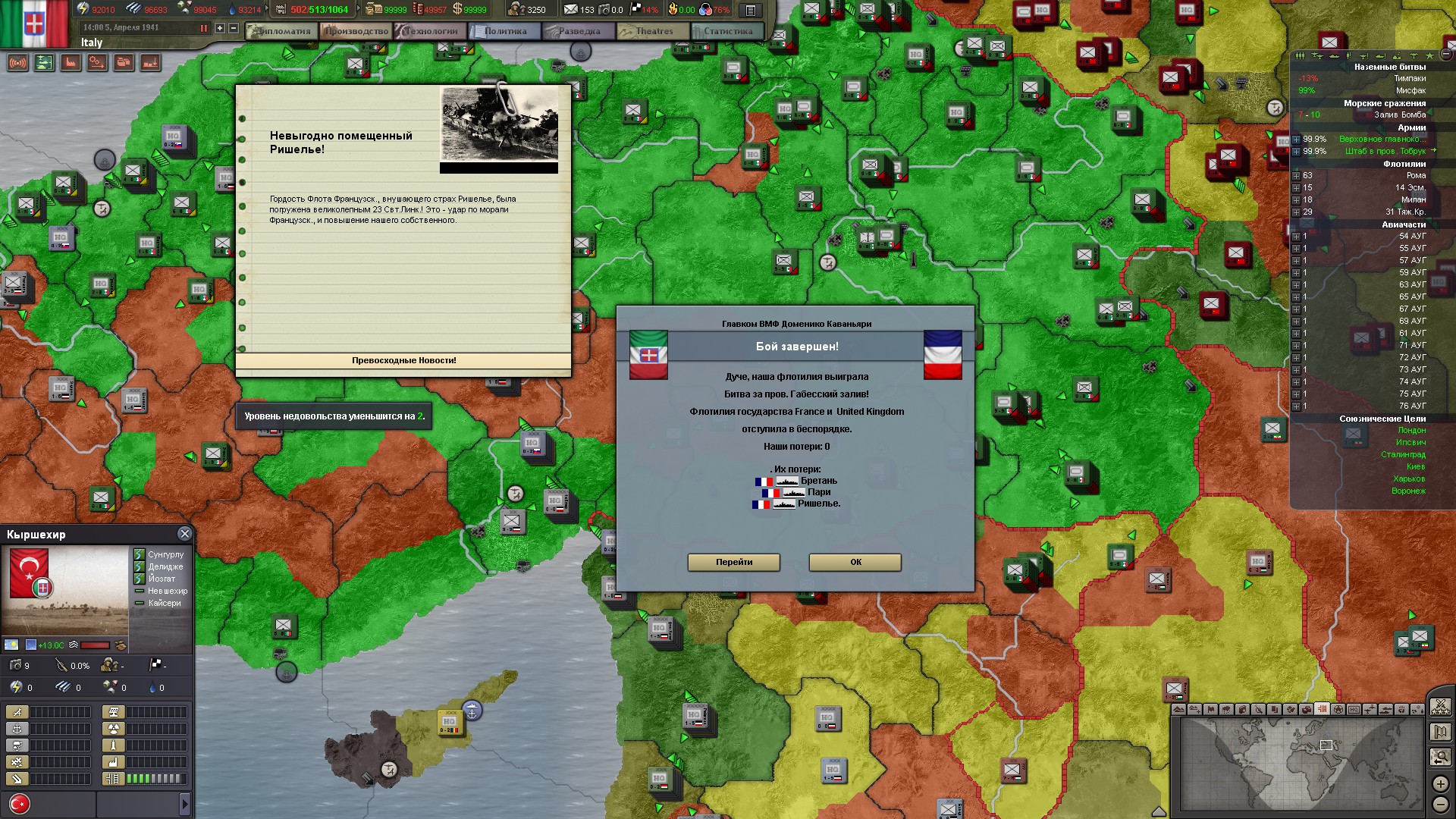Build an air base in the province
Image resolution: width=1456 pixels, height=819 pixels.
[17, 712]
